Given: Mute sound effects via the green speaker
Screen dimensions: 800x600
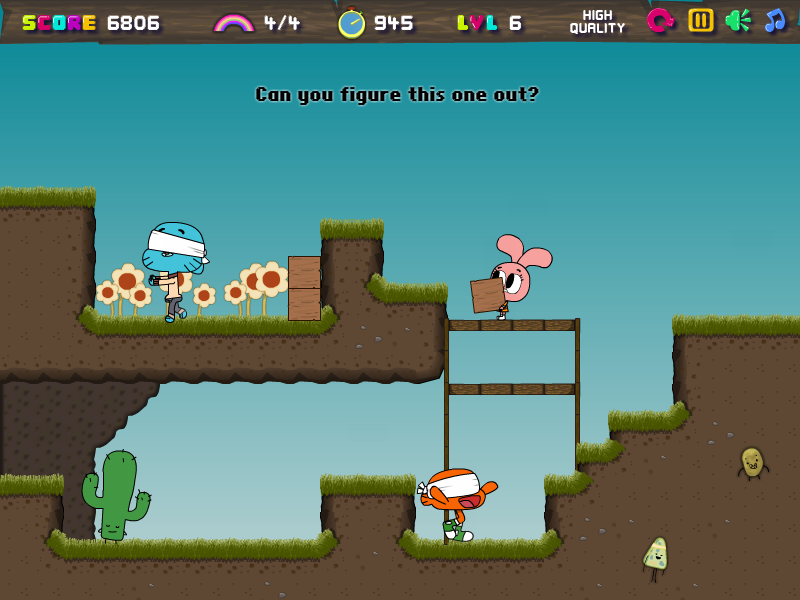Looking at the screenshot, I should [x=738, y=20].
